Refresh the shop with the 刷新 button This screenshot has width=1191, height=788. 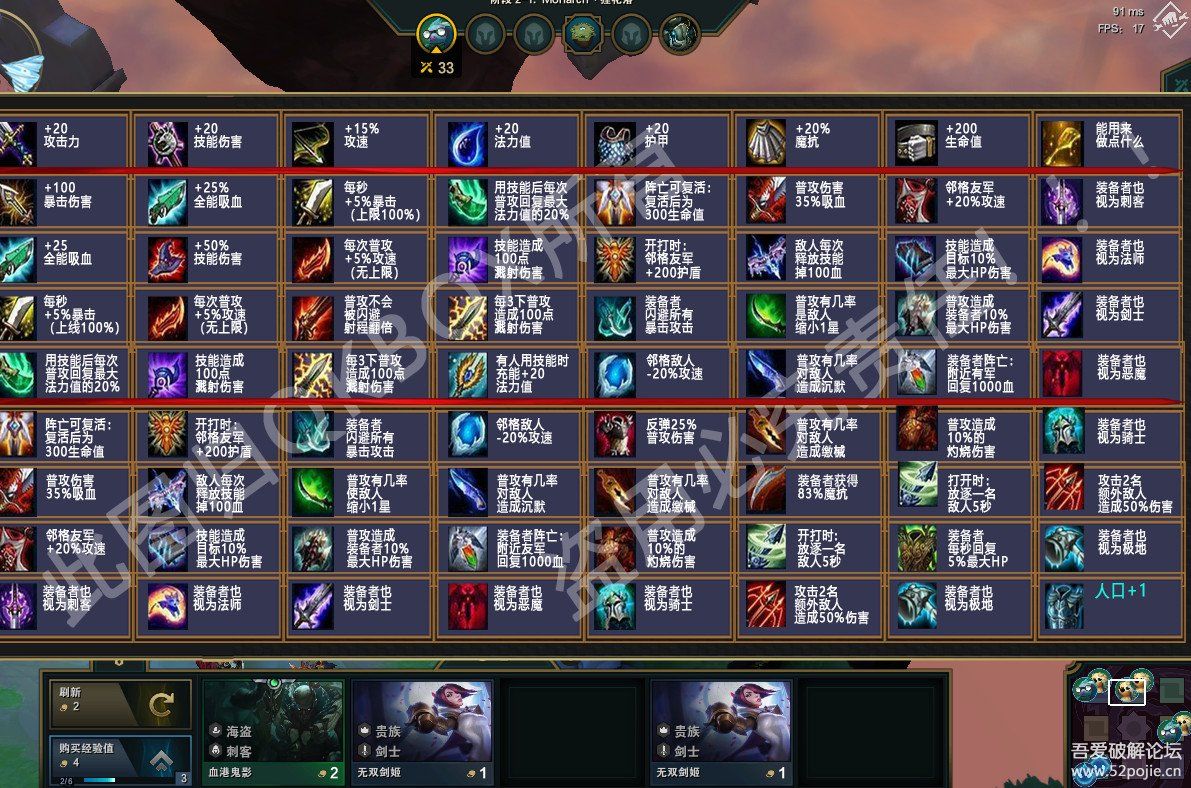tap(120, 704)
